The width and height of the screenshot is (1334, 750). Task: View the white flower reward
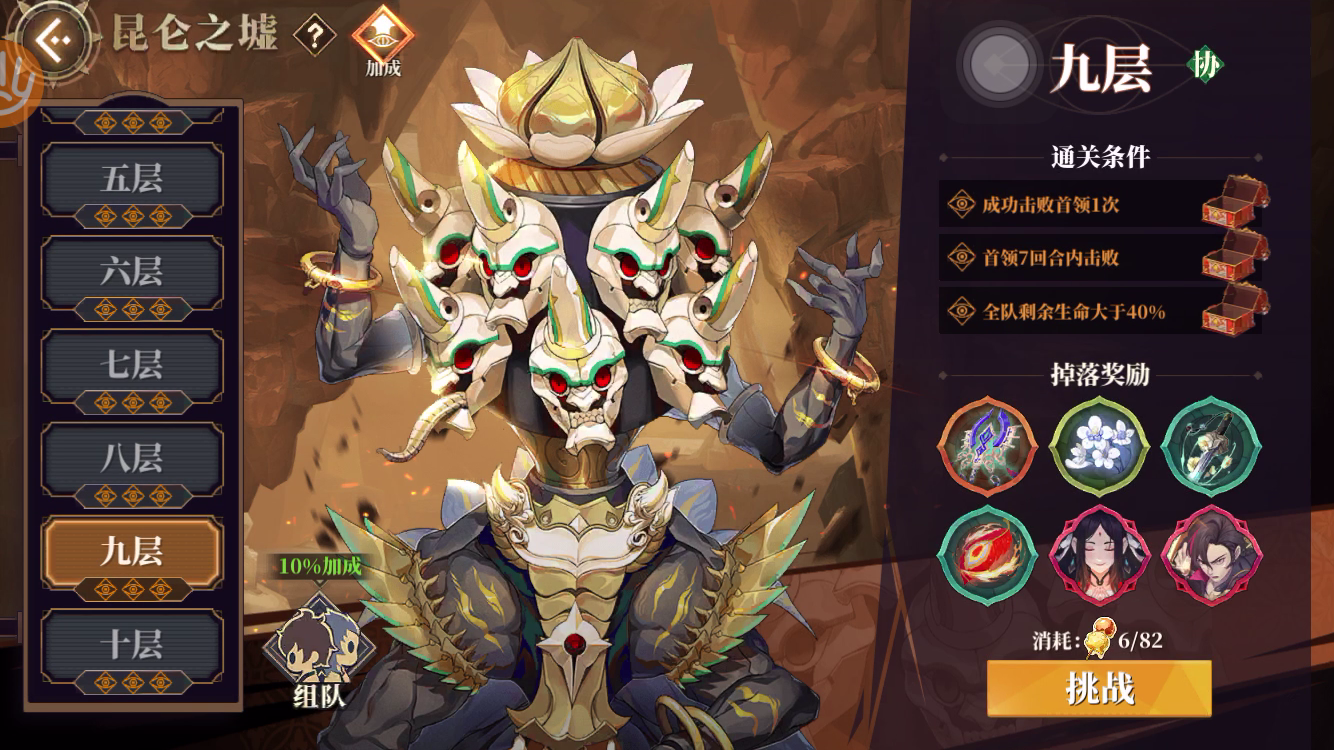tap(1099, 446)
